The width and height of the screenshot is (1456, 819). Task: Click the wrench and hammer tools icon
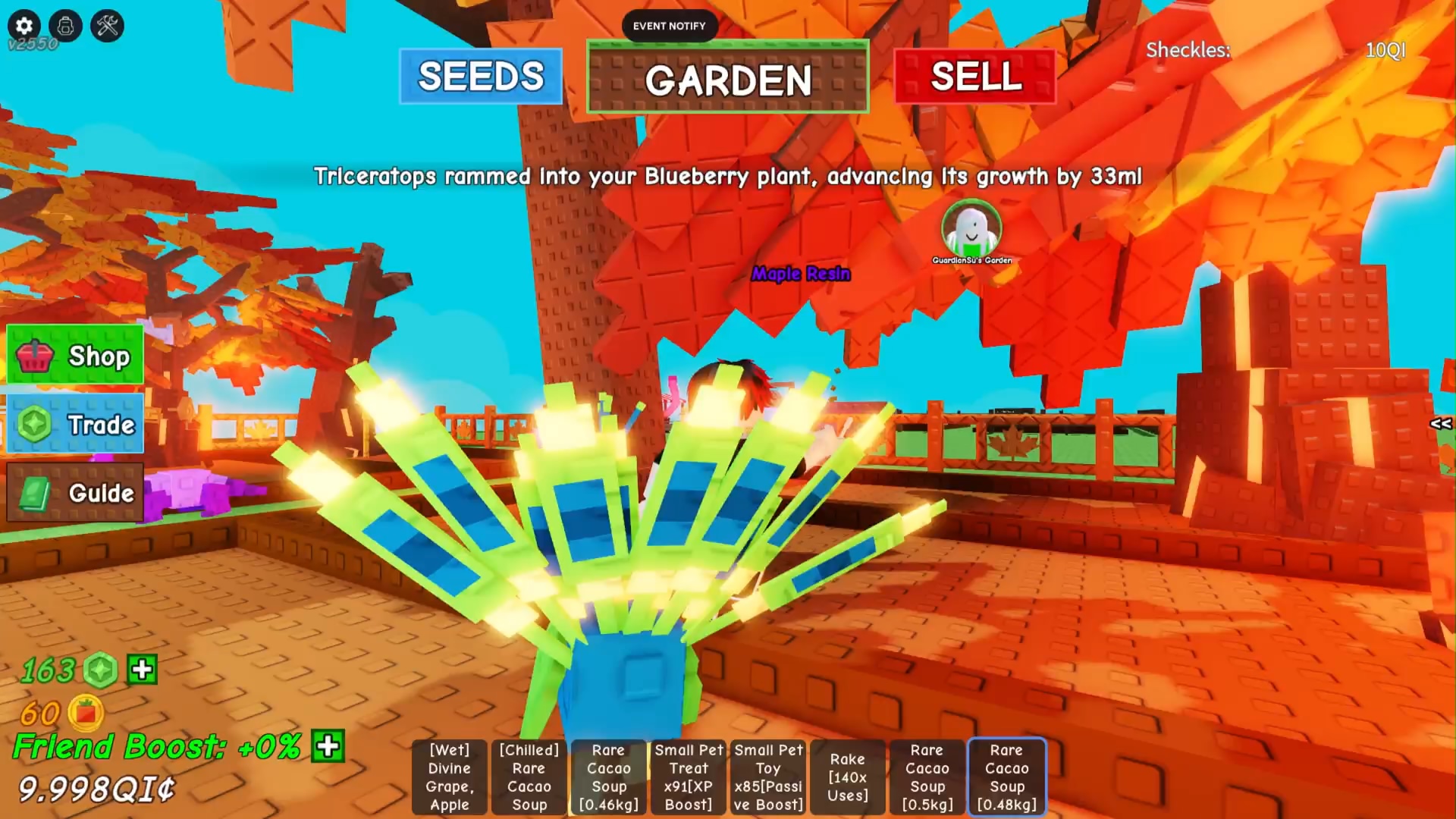click(107, 26)
